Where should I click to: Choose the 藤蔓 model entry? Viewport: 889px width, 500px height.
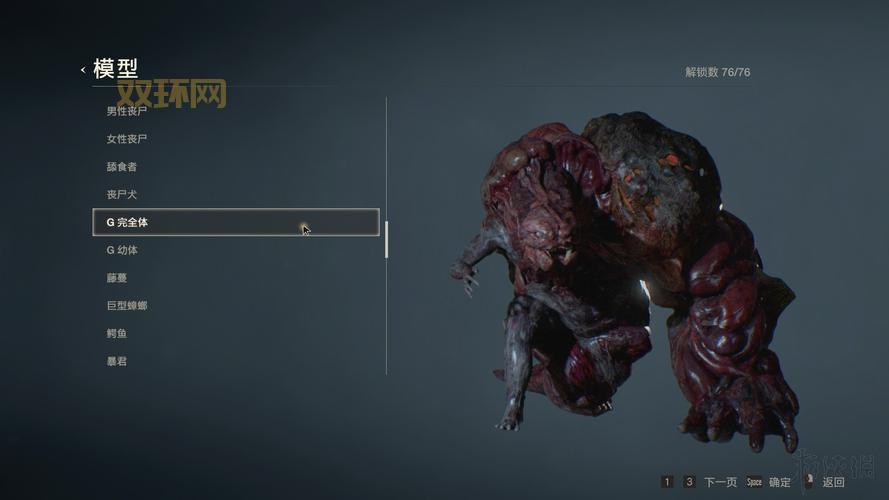(117, 278)
